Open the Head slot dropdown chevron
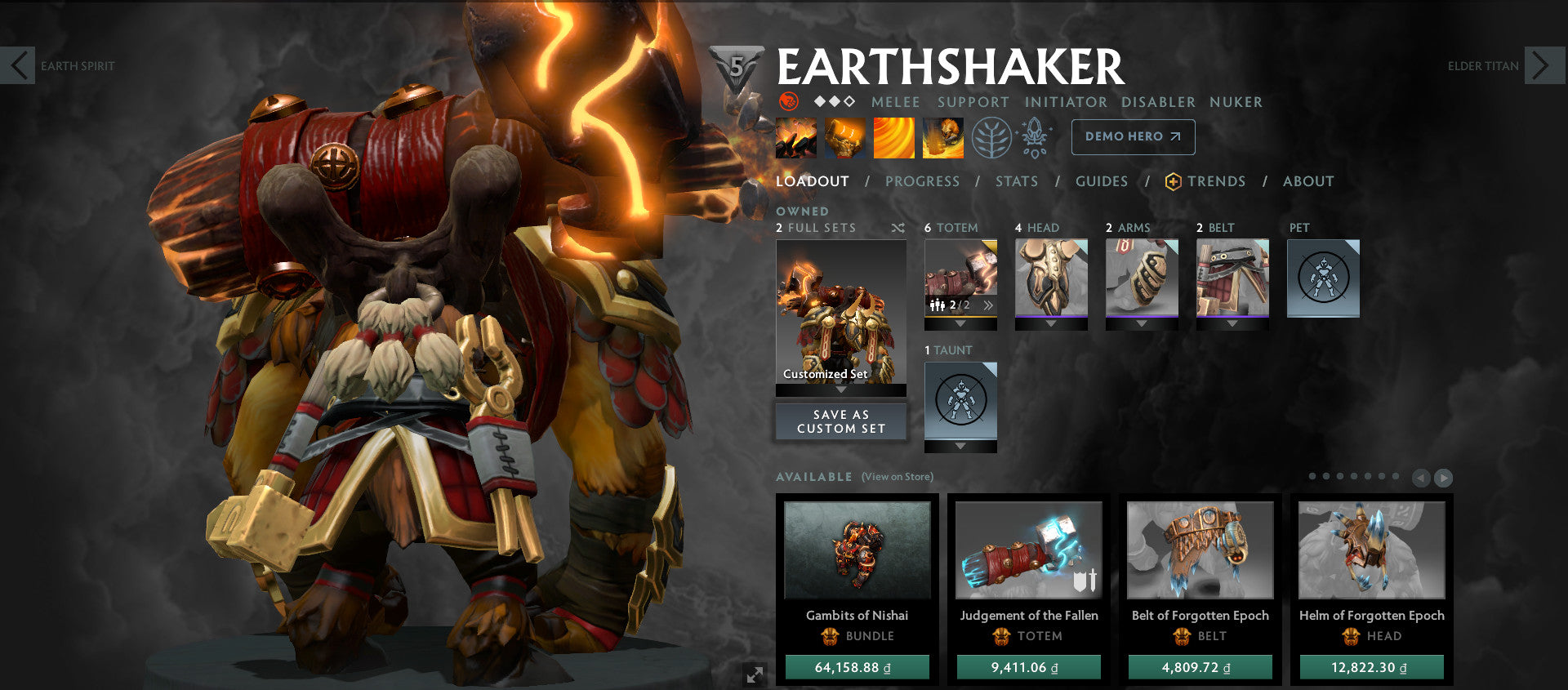1568x690 pixels. 1051,323
